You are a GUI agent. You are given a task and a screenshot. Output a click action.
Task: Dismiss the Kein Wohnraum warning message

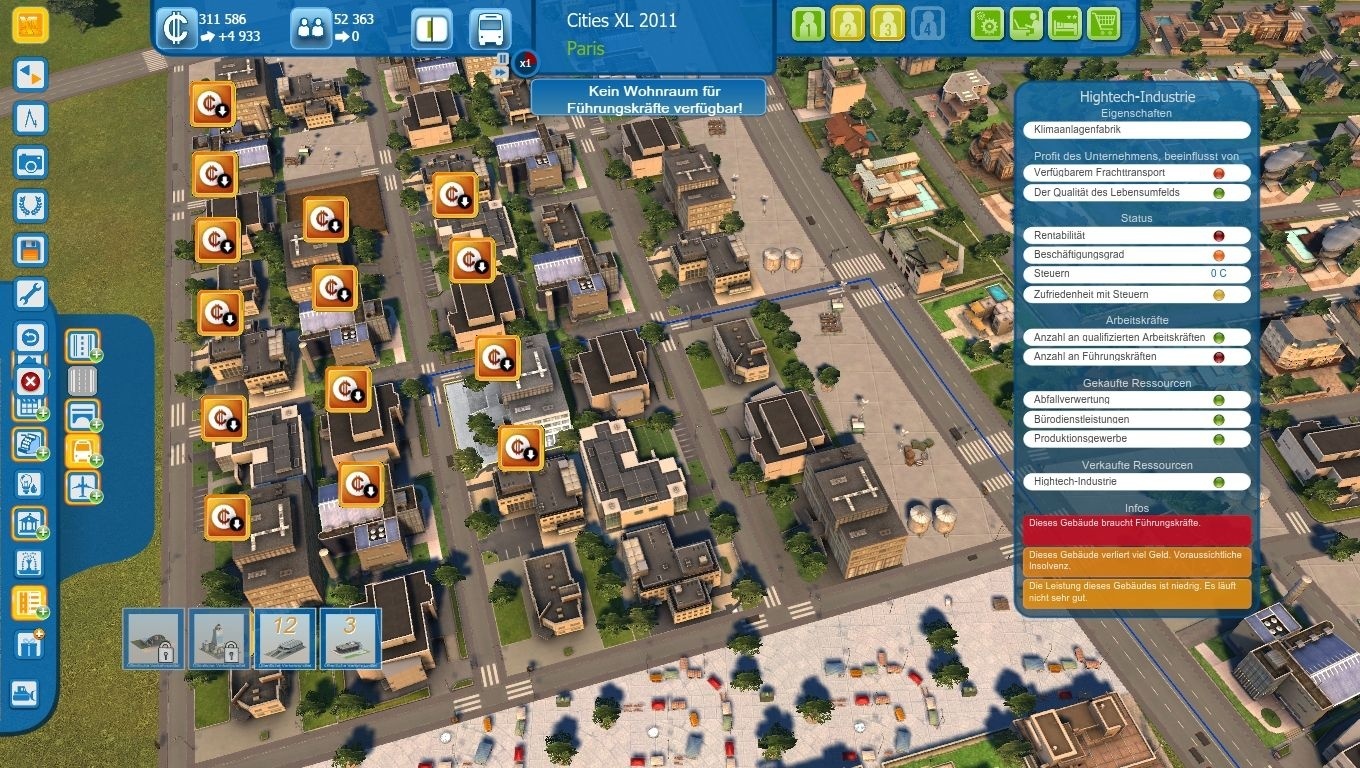pos(650,97)
